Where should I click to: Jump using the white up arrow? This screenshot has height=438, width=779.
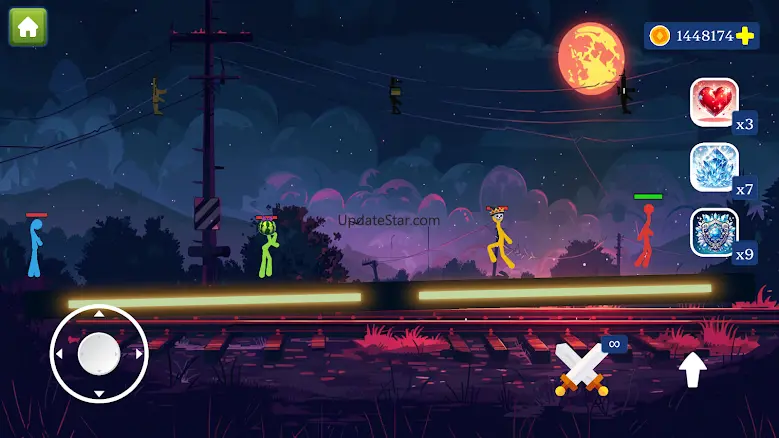[693, 369]
